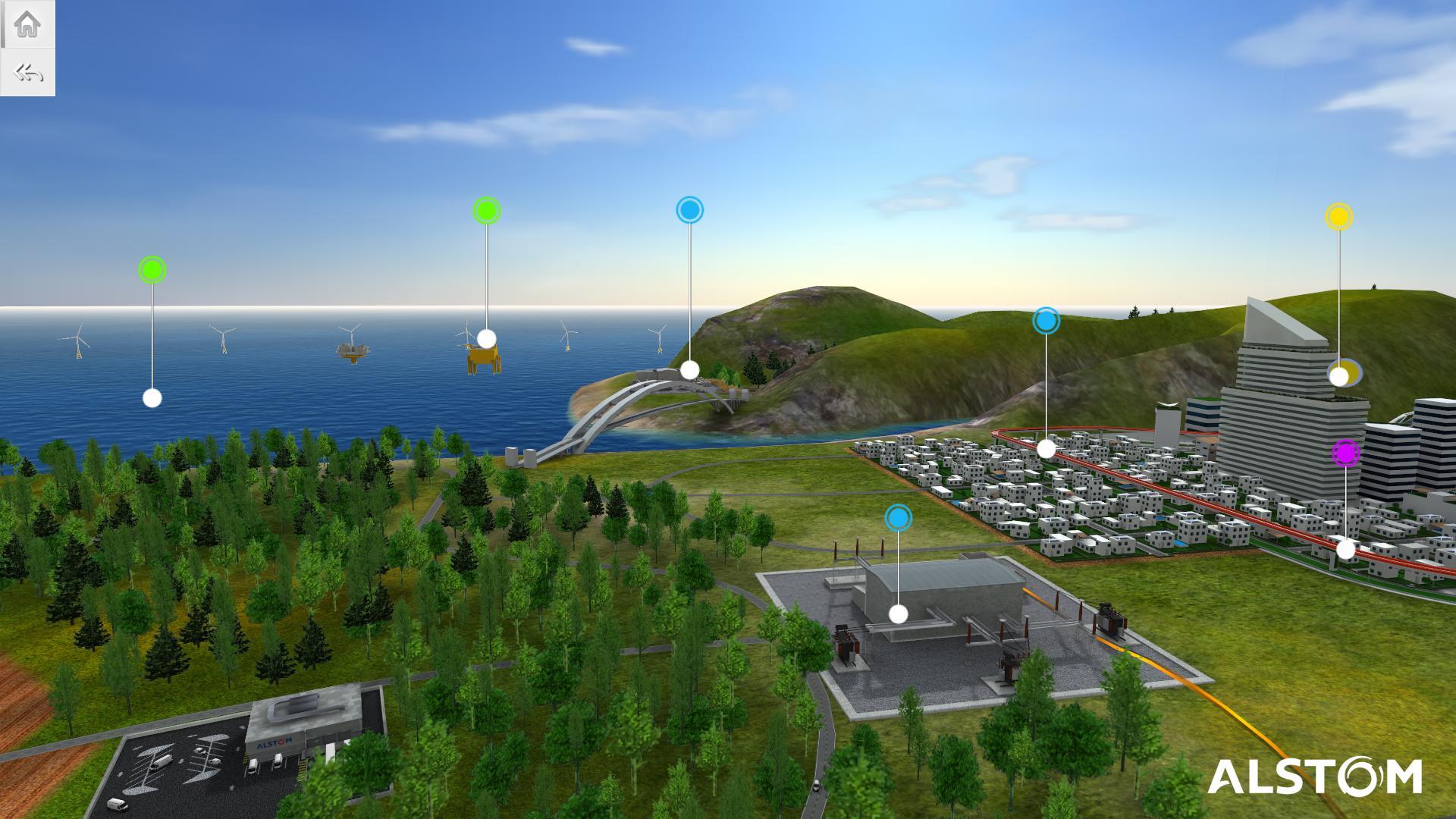Click the white anchor dot of the leftmost green pin
Image resolution: width=1456 pixels, height=819 pixels.
coord(152,397)
